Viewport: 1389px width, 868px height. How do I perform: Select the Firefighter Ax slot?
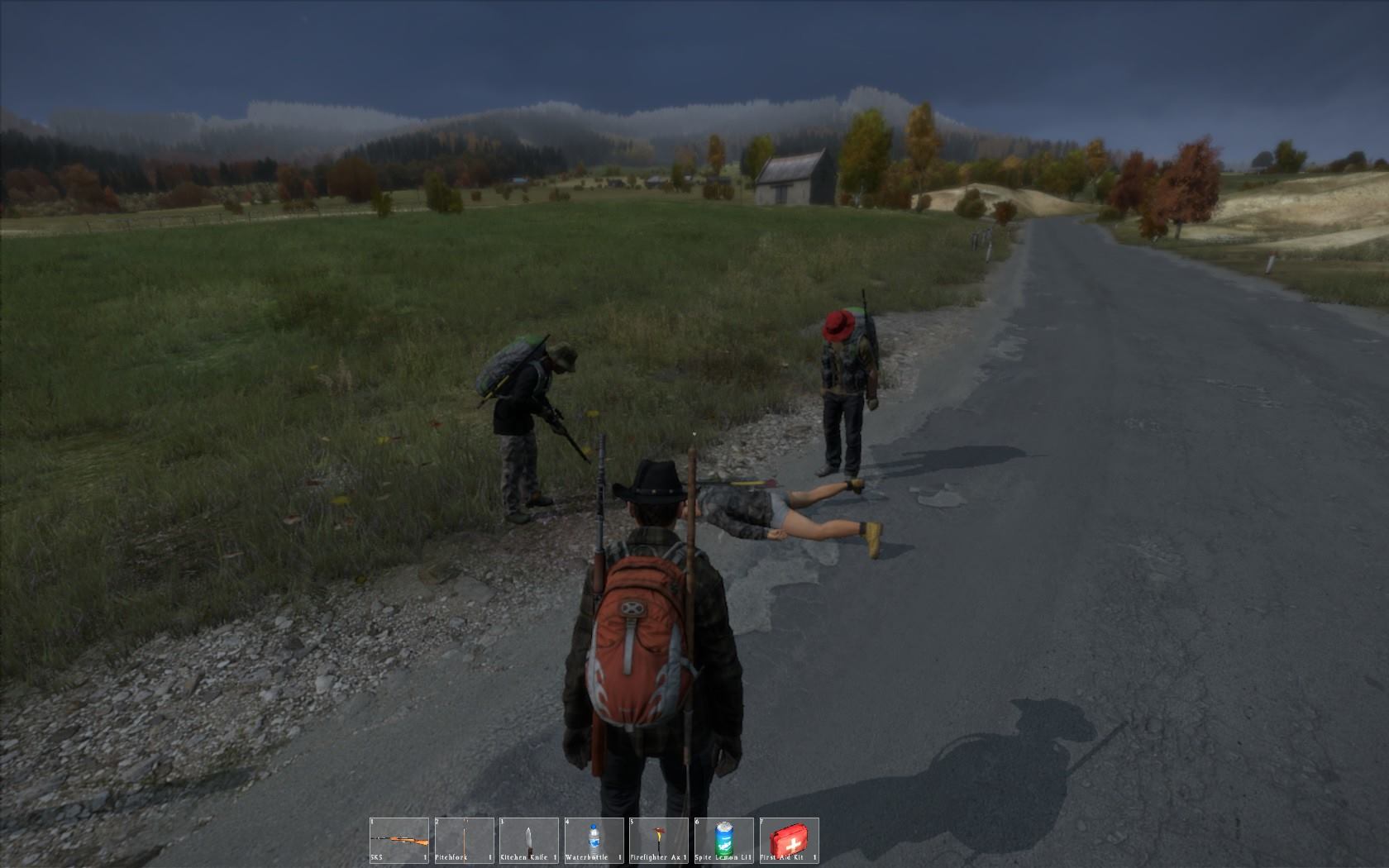coord(658,841)
